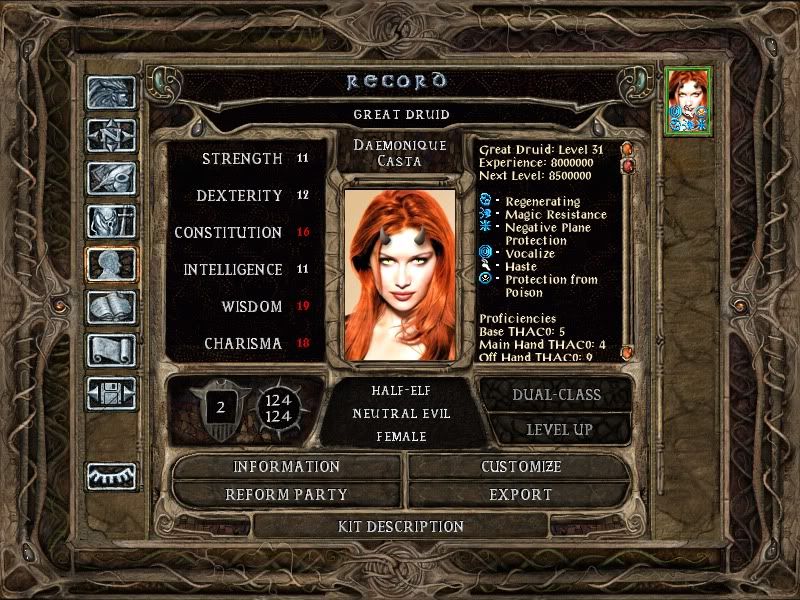Open the journal quill icon
Image resolution: width=800 pixels, height=600 pixels.
point(111,178)
